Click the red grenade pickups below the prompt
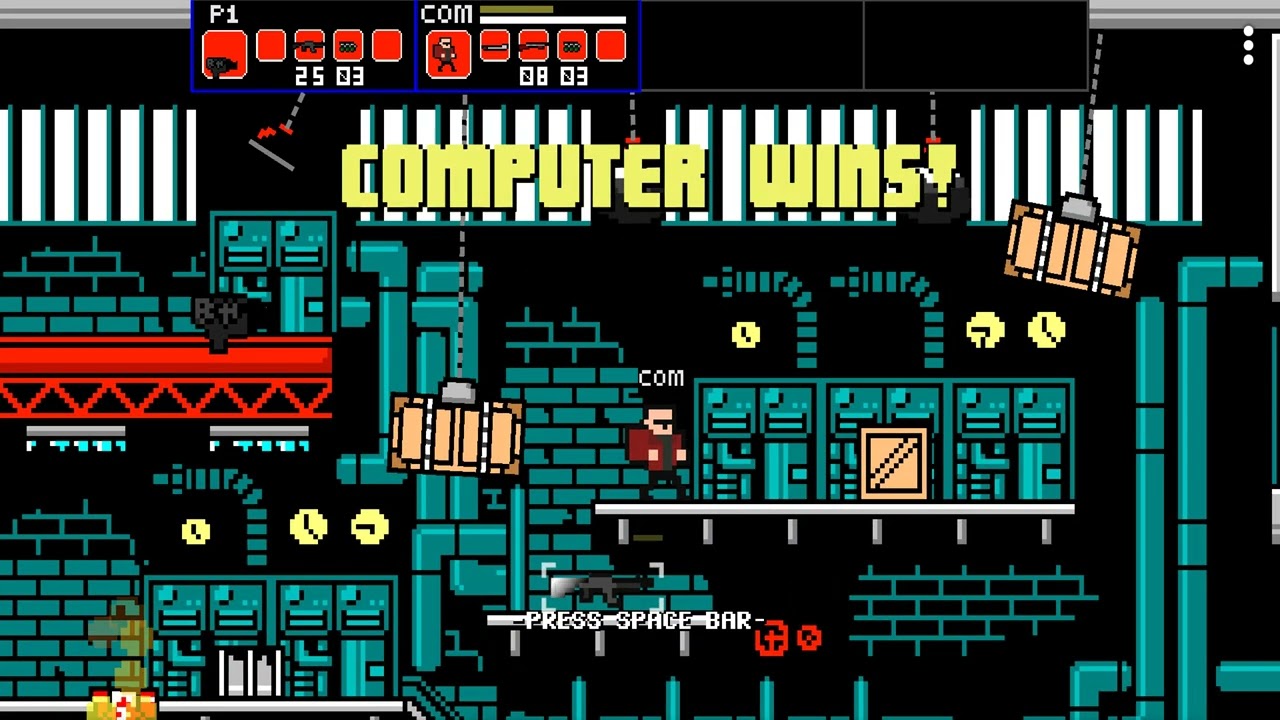 [790, 640]
